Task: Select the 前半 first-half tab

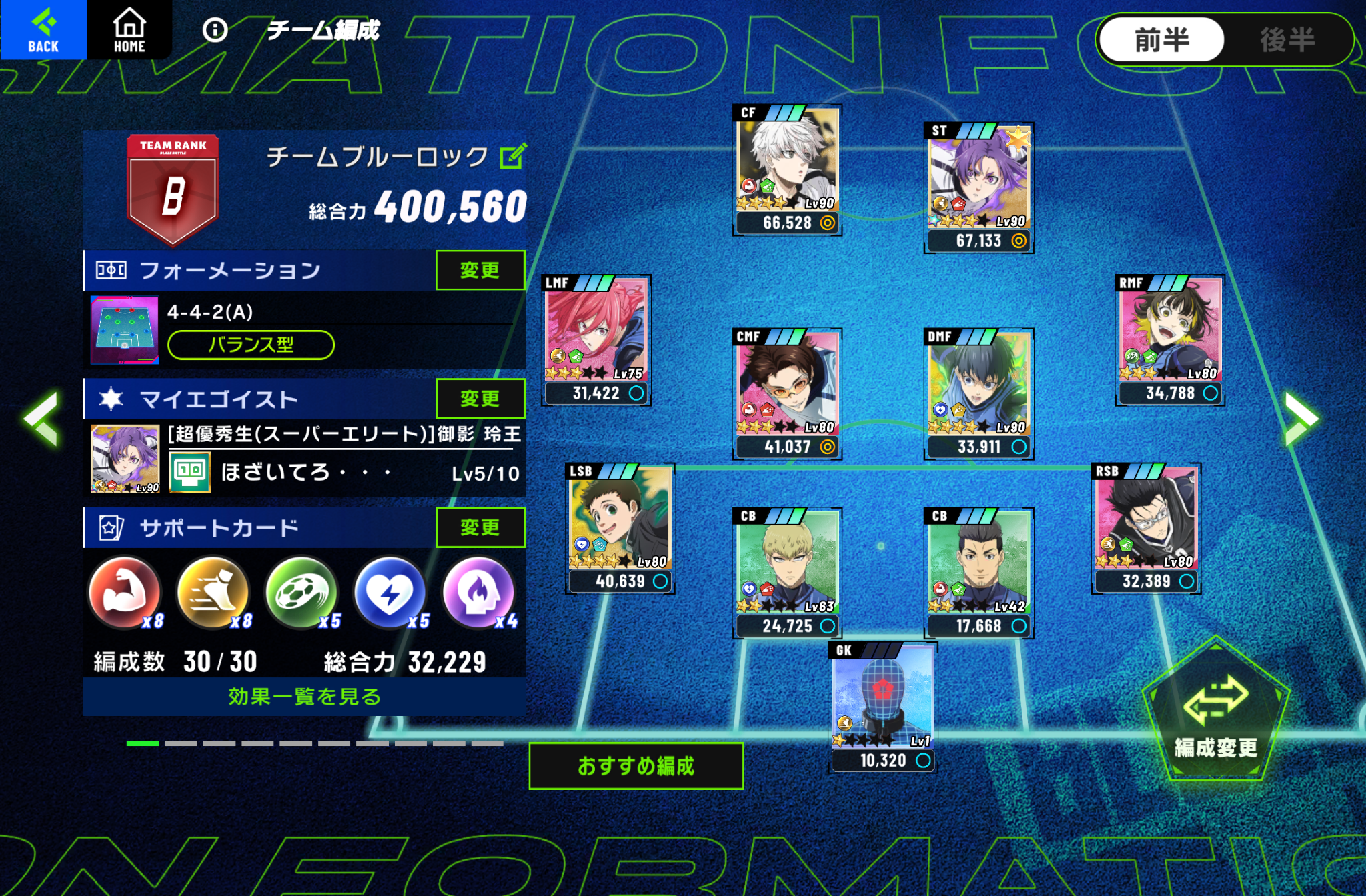Action: pyautogui.click(x=1161, y=40)
